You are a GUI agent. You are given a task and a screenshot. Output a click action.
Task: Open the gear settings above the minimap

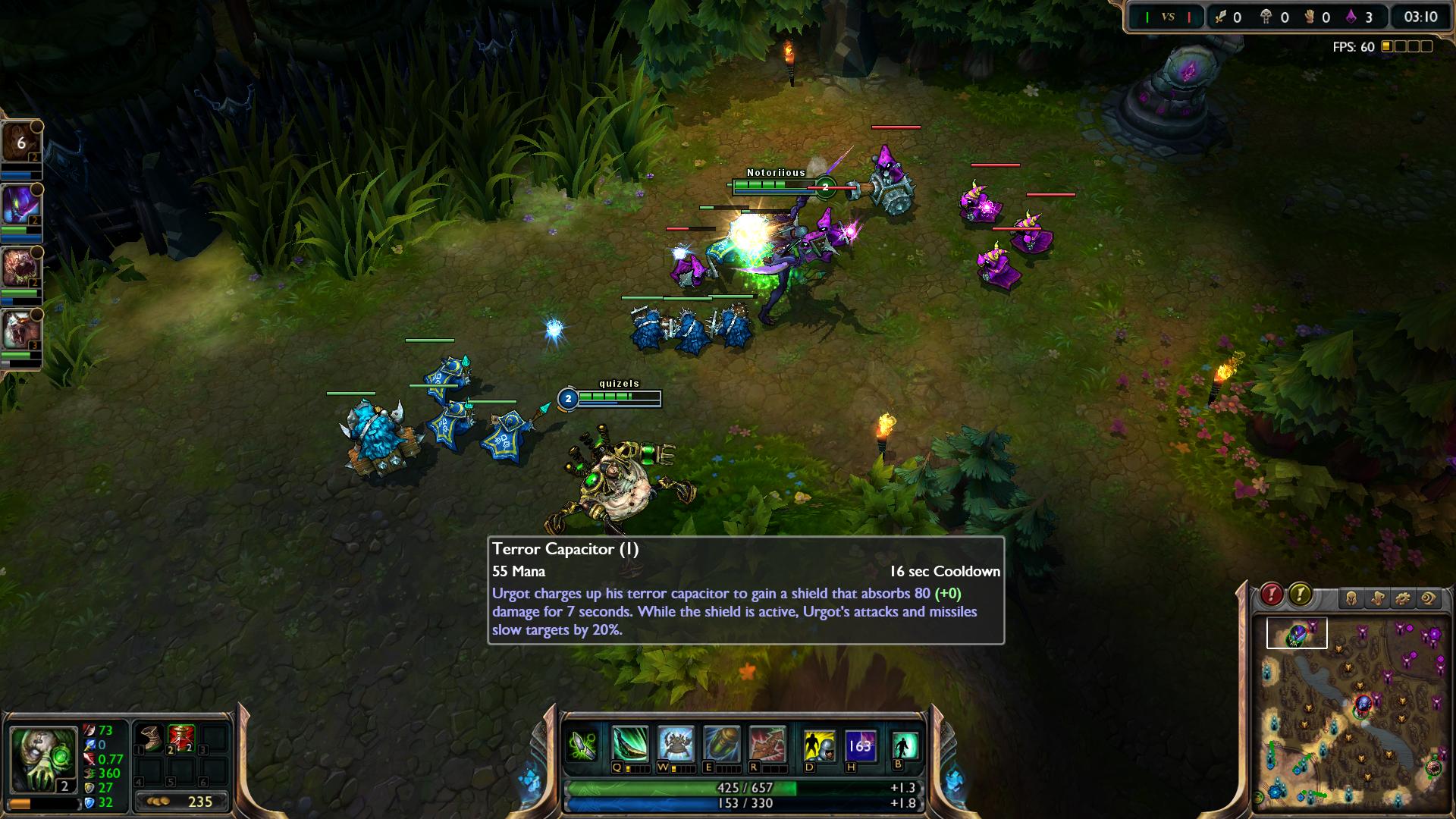[1403, 598]
